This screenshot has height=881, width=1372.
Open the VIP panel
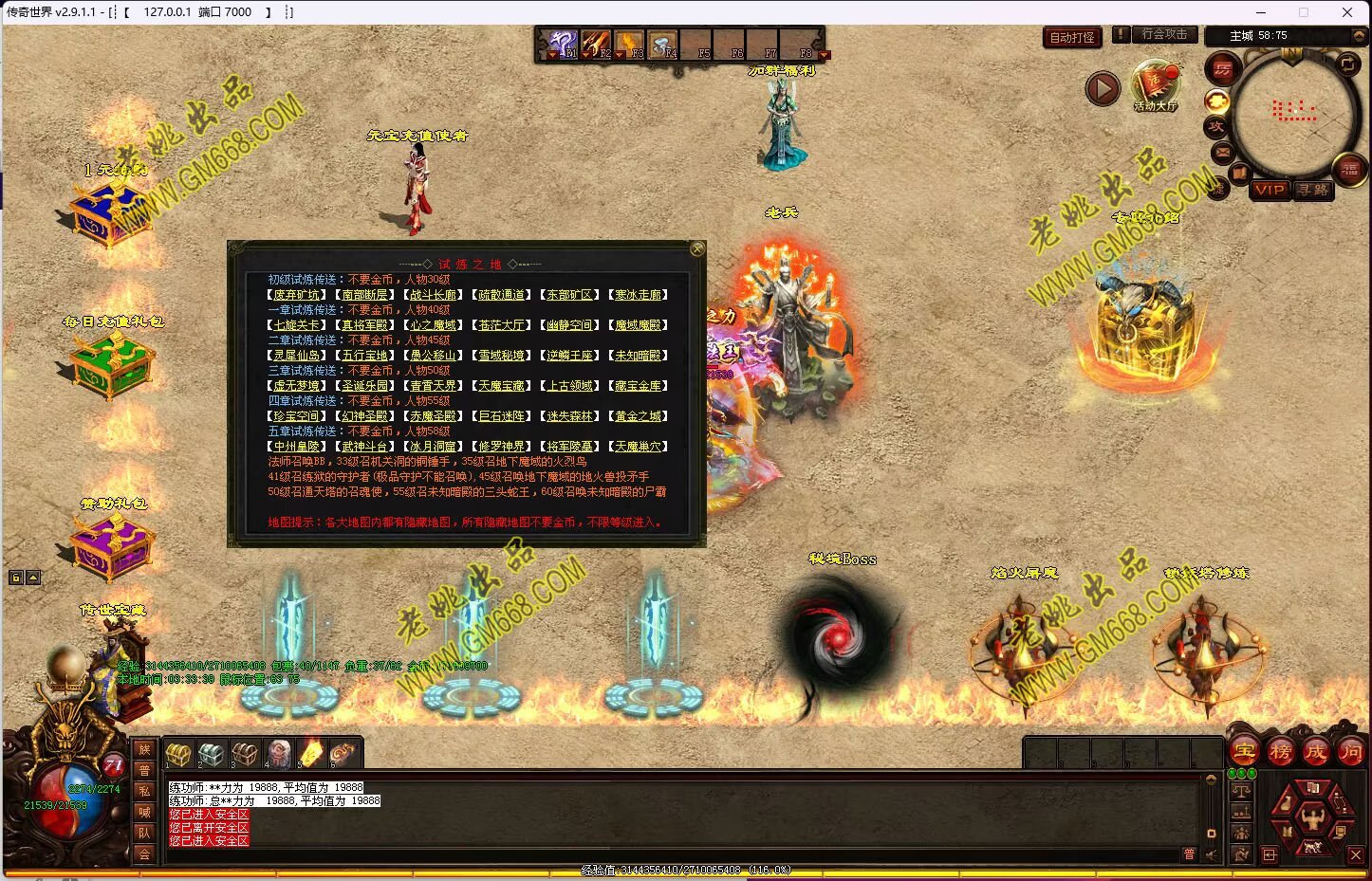click(x=1270, y=190)
